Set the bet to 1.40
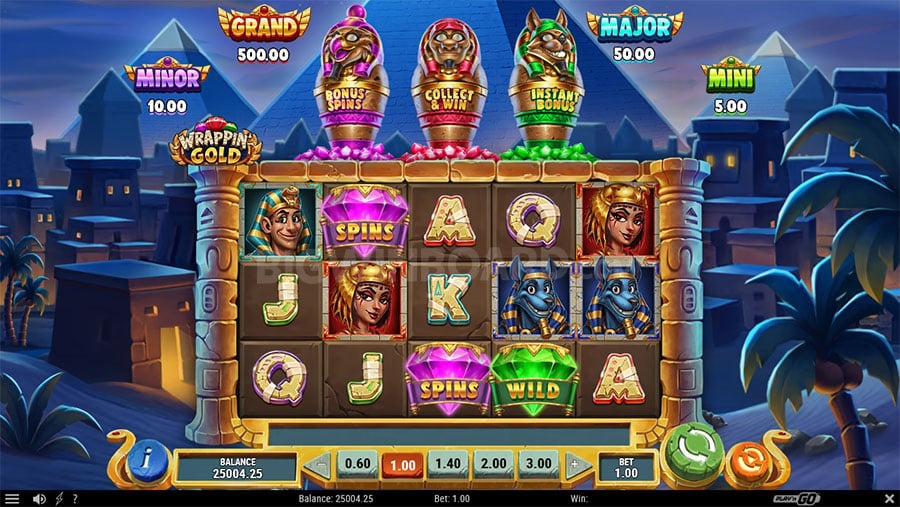Viewport: 900px width, 507px height. [446, 465]
